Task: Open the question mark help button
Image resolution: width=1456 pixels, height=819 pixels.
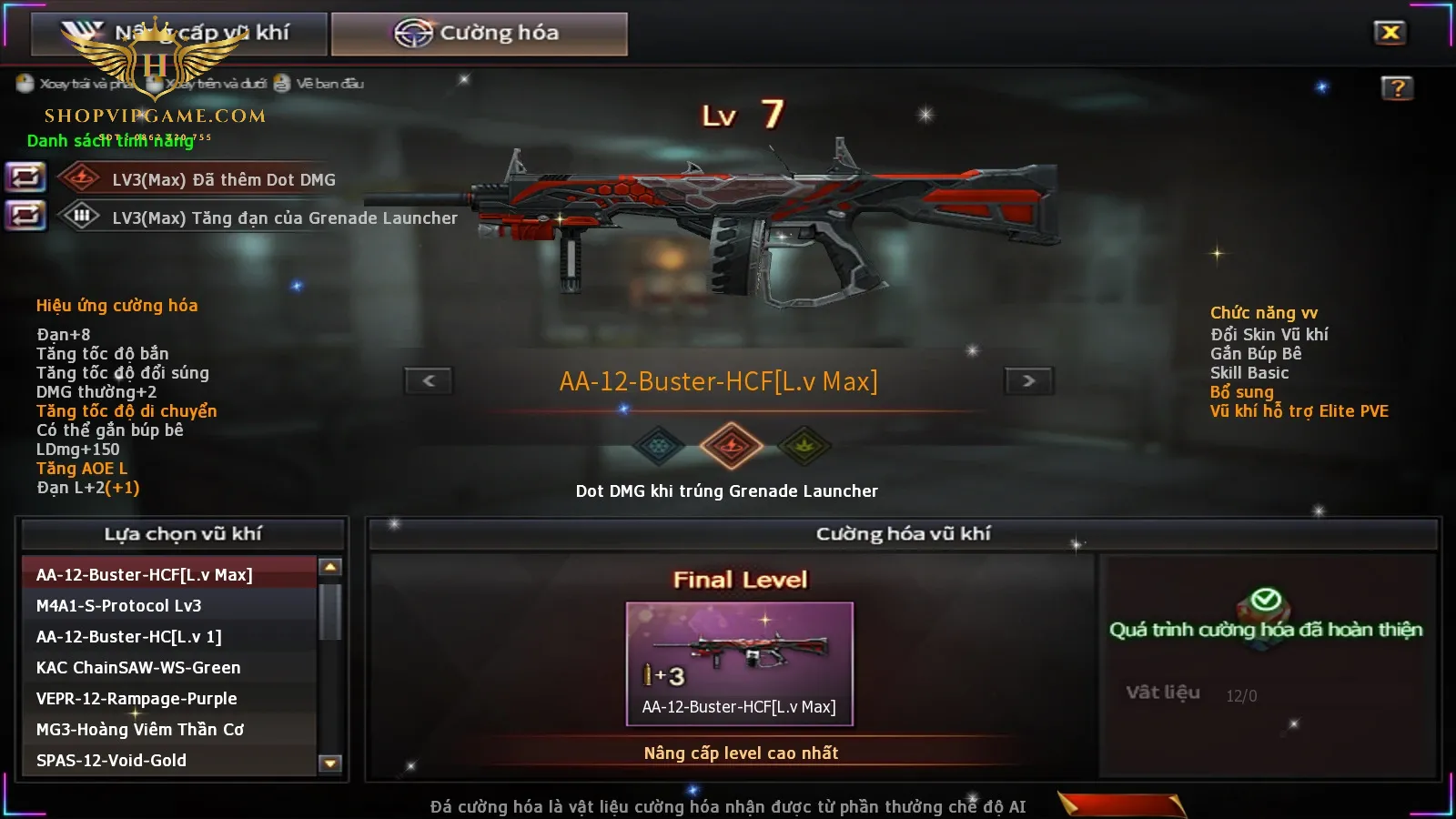Action: tap(1397, 88)
